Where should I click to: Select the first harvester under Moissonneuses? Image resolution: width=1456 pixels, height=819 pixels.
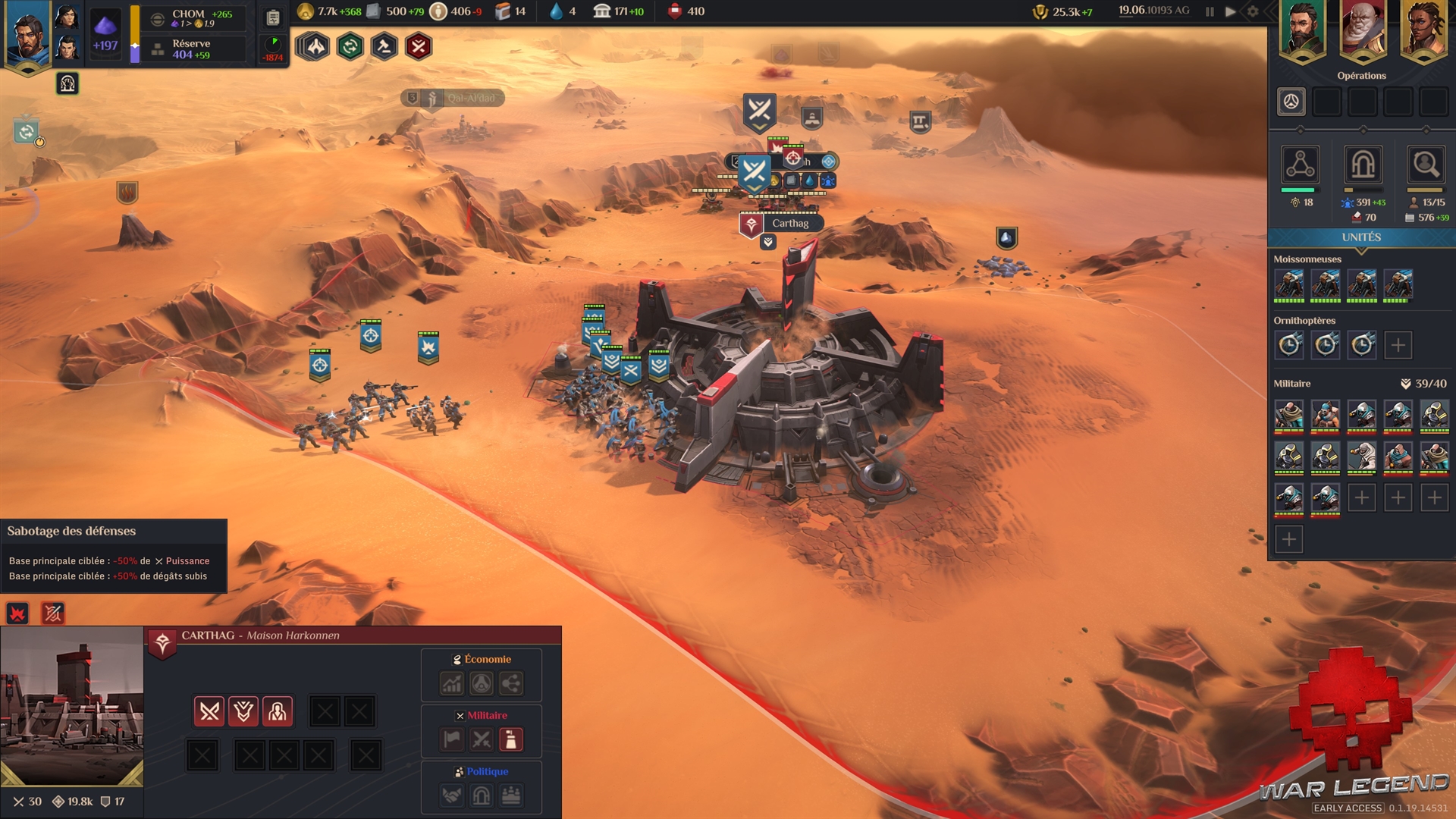click(x=1289, y=284)
